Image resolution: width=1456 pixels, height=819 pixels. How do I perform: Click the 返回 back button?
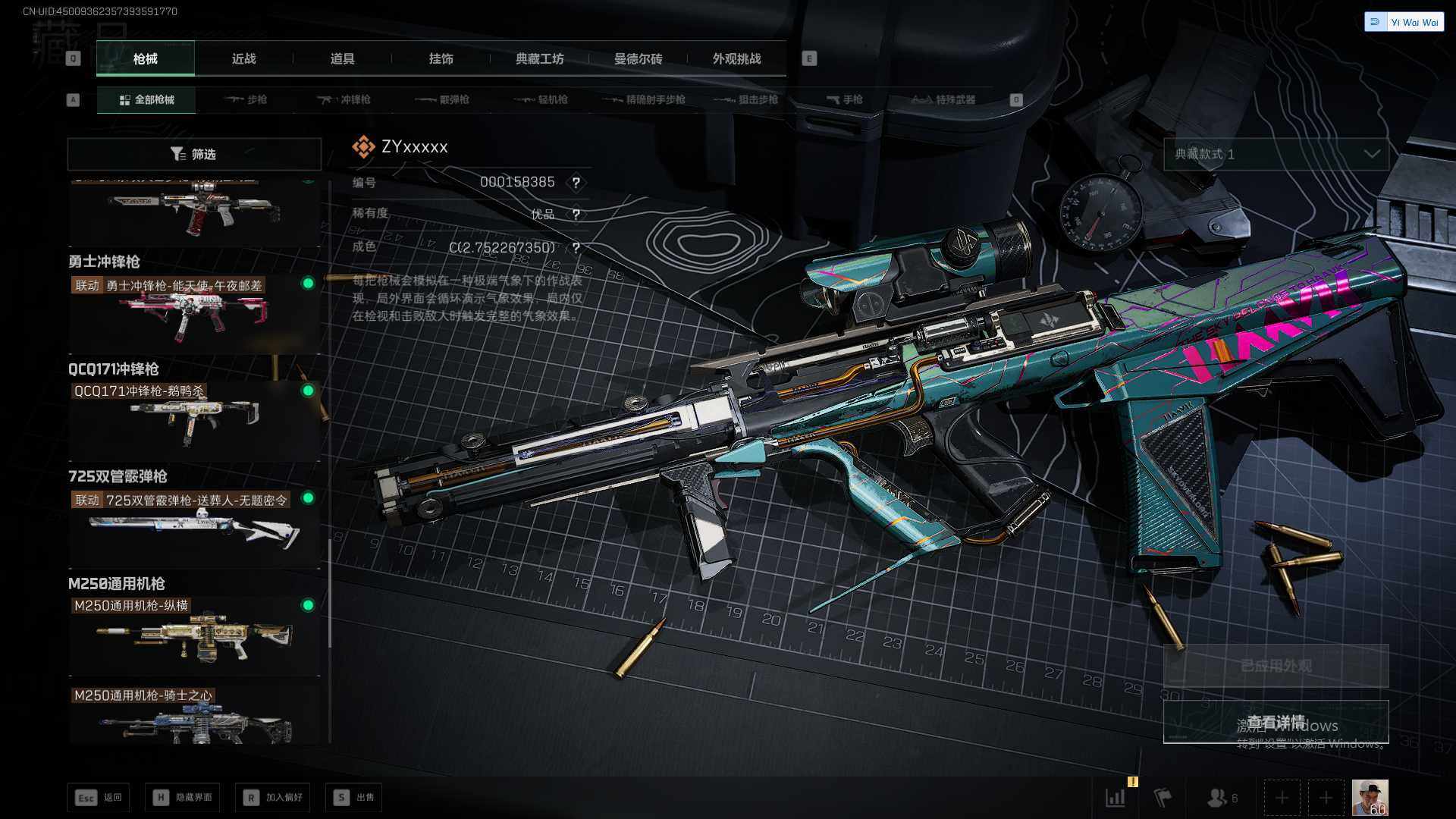(99, 797)
